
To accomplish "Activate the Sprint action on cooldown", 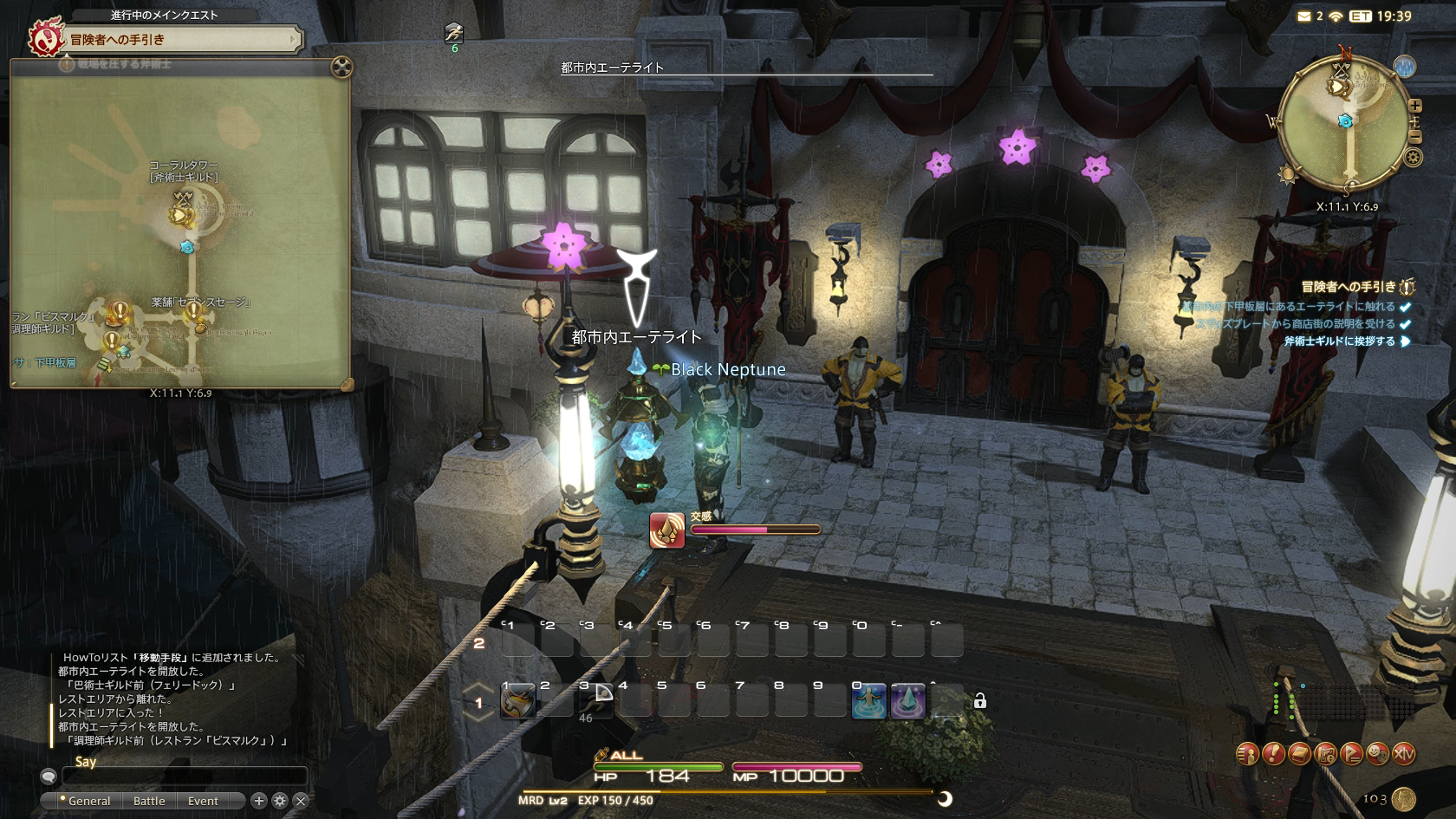I will coord(597,700).
